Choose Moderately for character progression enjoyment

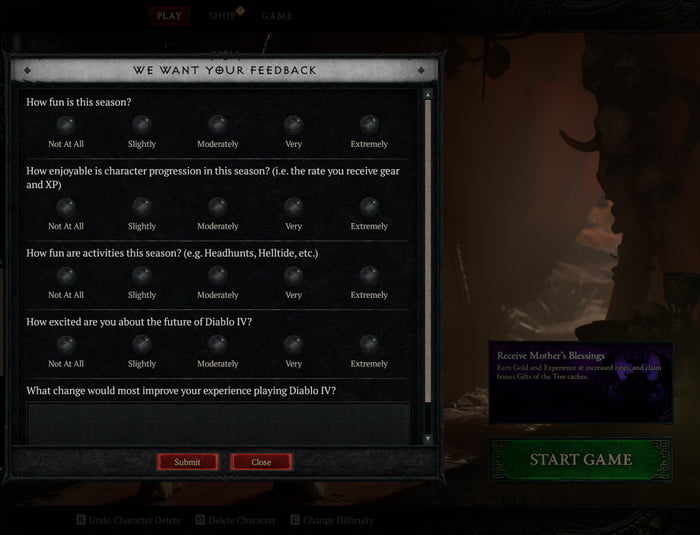tap(217, 207)
